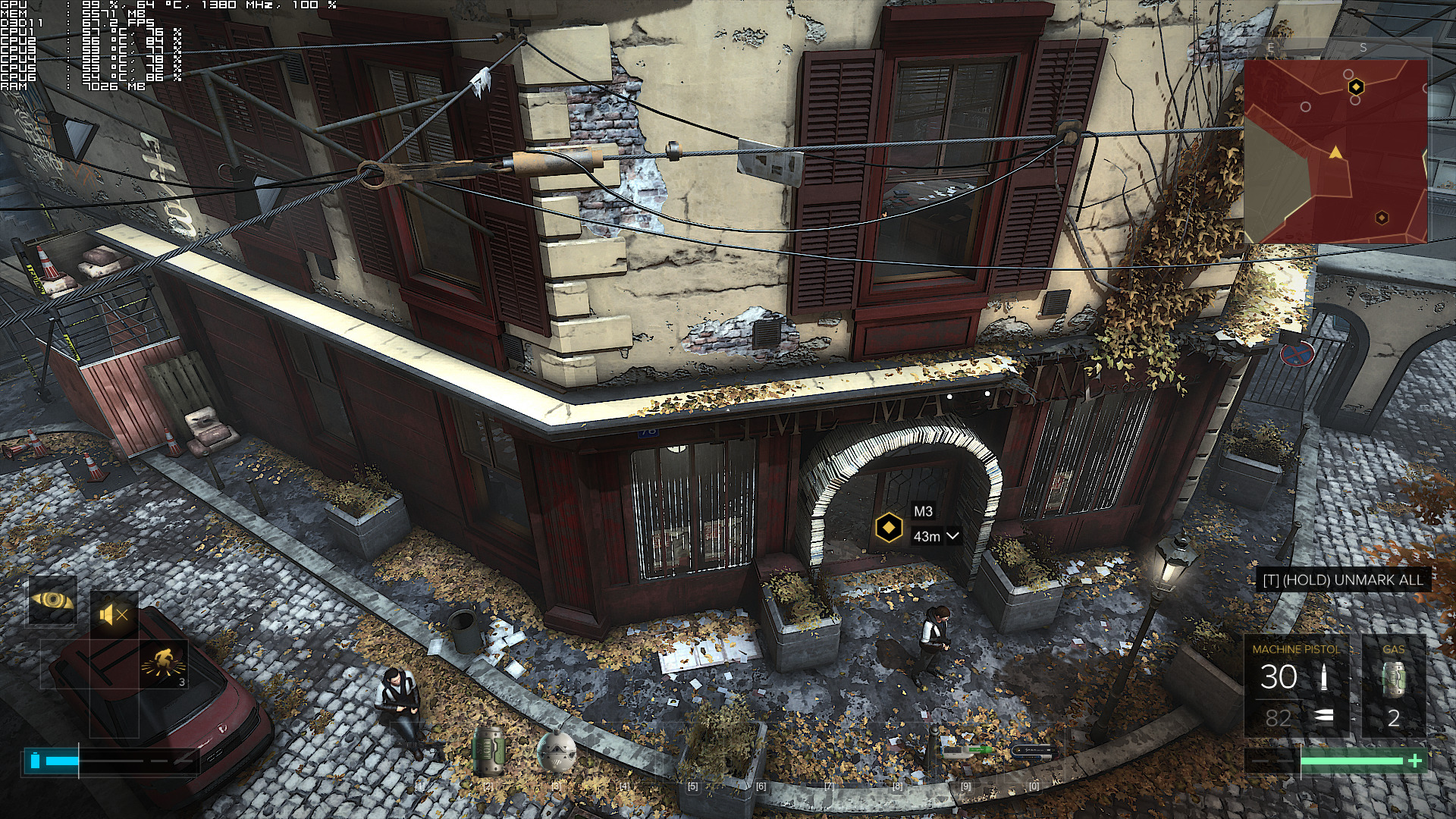This screenshot has height=819, width=1456.
Task: Click the bright objective marker on the minimap
Action: coord(1356,87)
